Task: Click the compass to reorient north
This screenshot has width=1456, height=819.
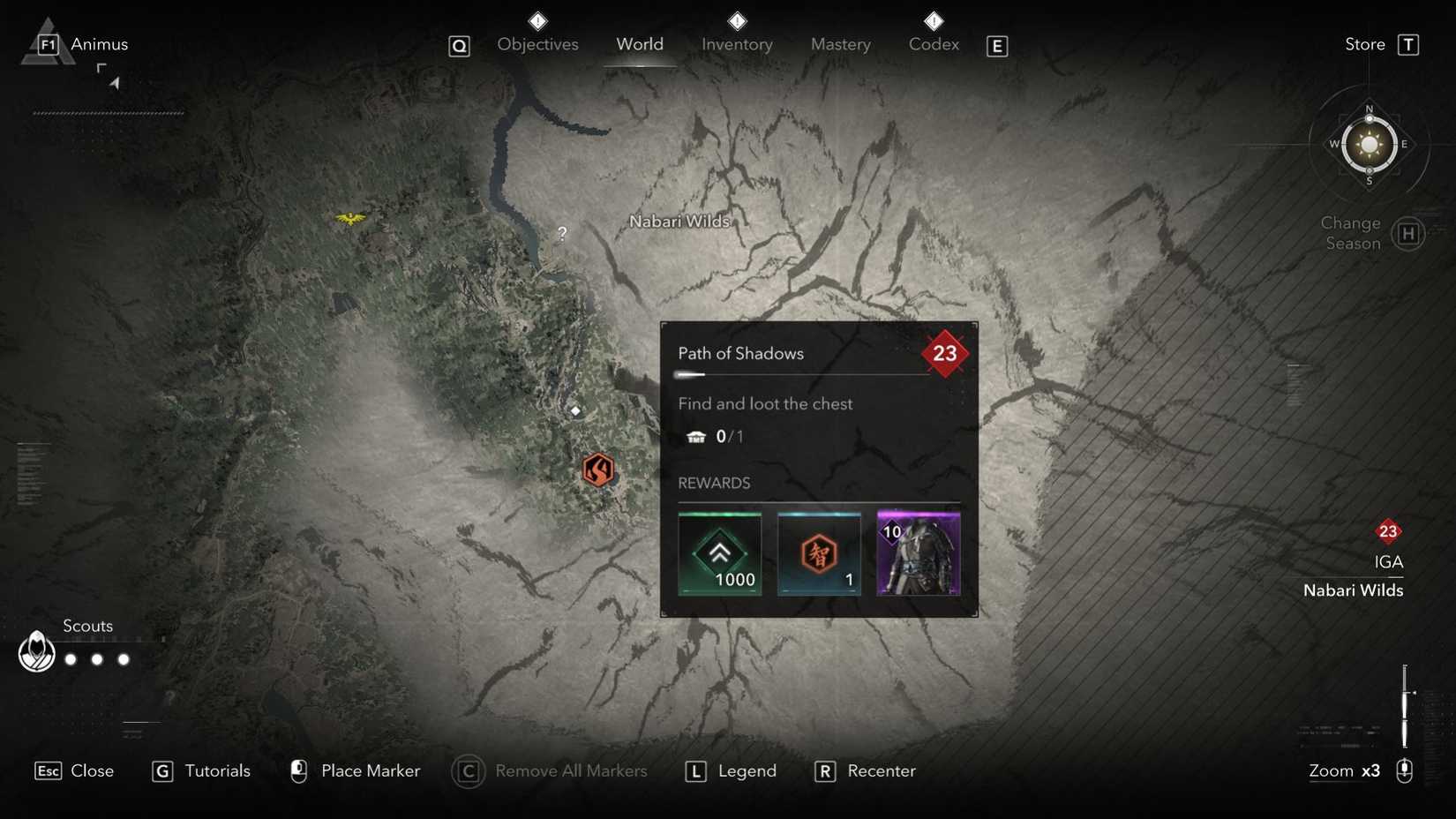Action: coord(1368,144)
